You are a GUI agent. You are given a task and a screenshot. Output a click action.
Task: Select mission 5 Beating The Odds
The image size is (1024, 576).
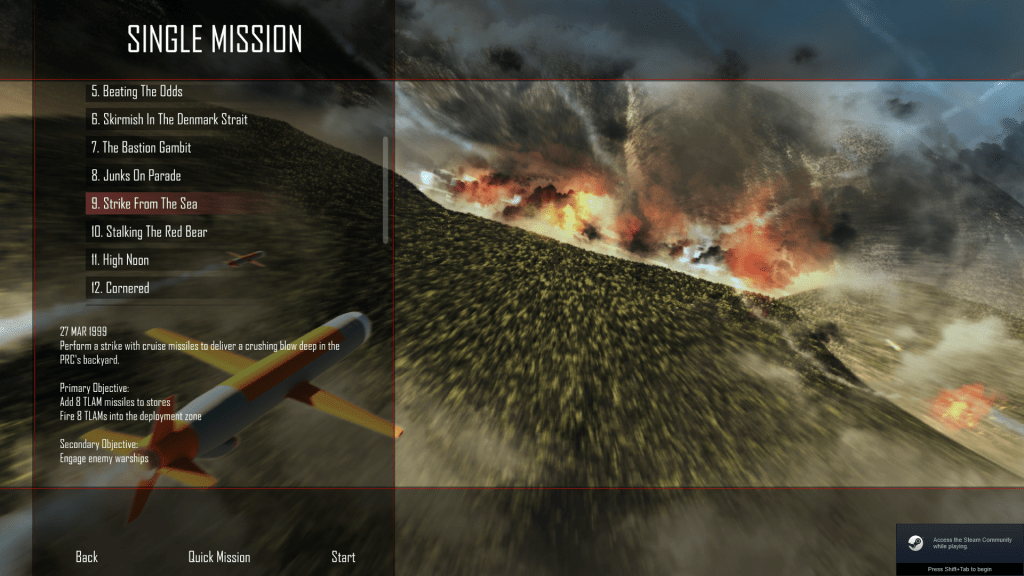pos(137,92)
